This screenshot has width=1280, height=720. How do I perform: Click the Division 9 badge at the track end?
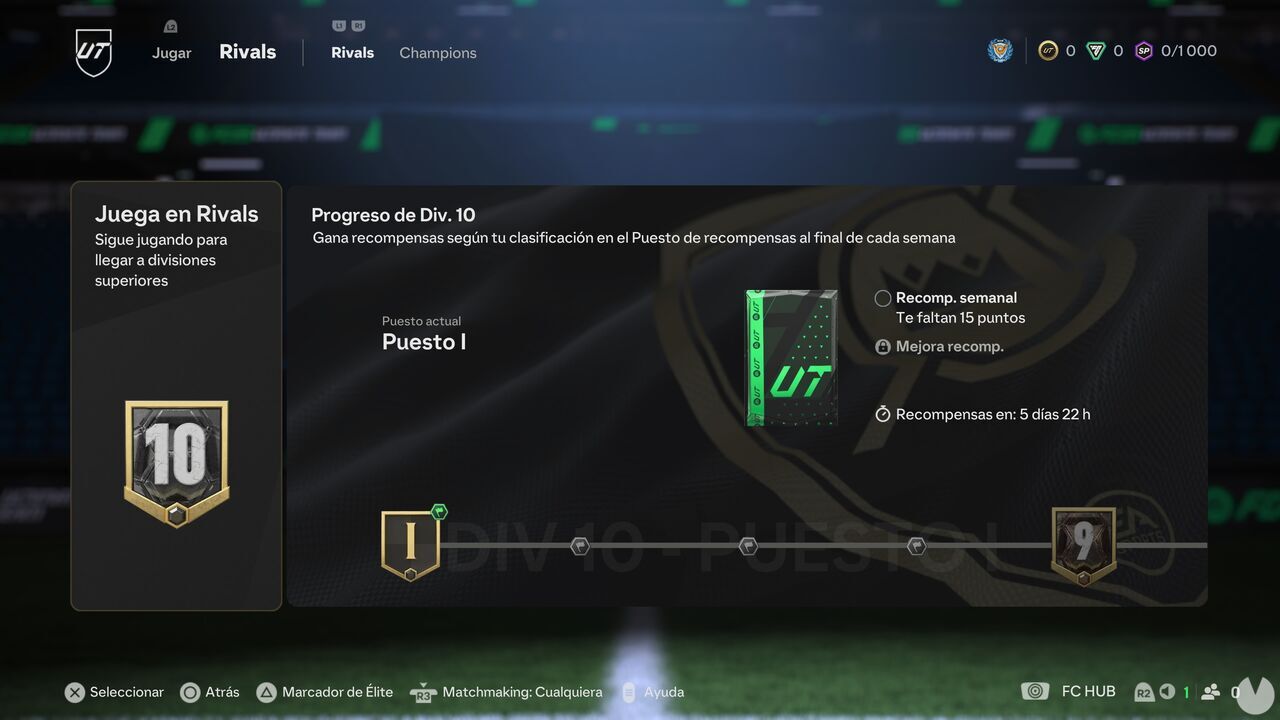(1084, 543)
